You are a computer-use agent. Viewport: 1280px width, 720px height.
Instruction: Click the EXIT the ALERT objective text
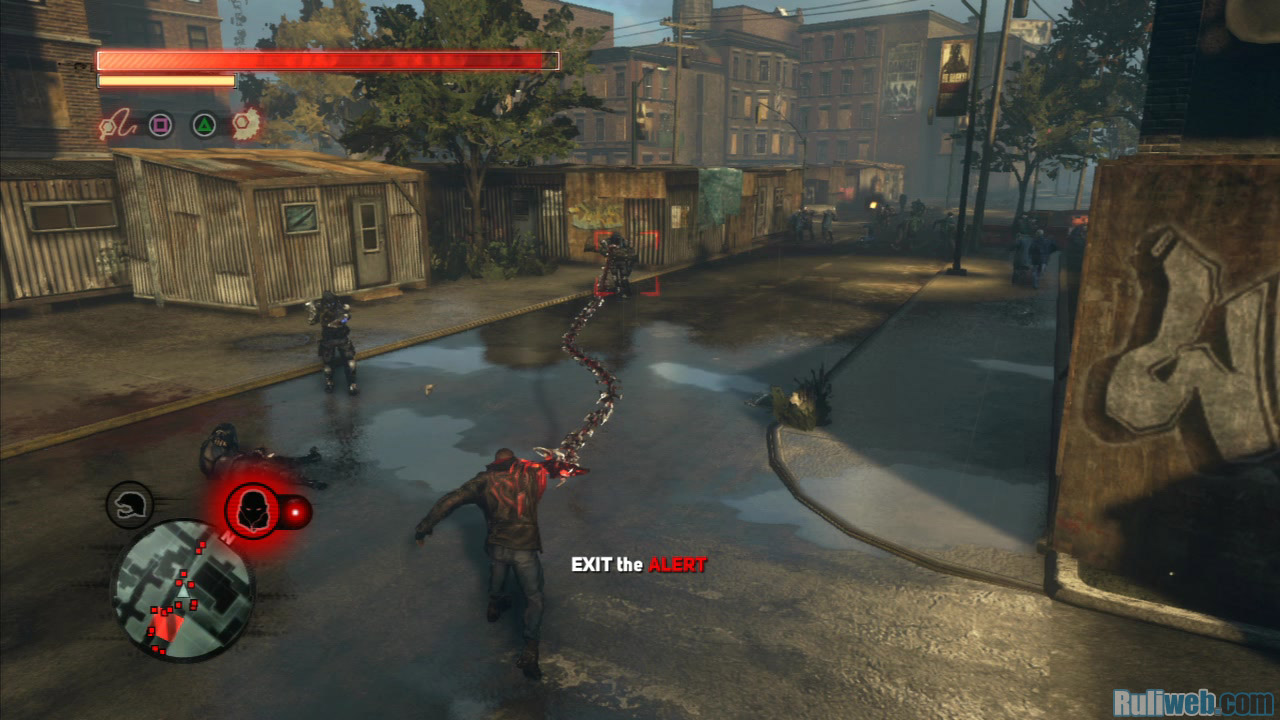pyautogui.click(x=638, y=565)
